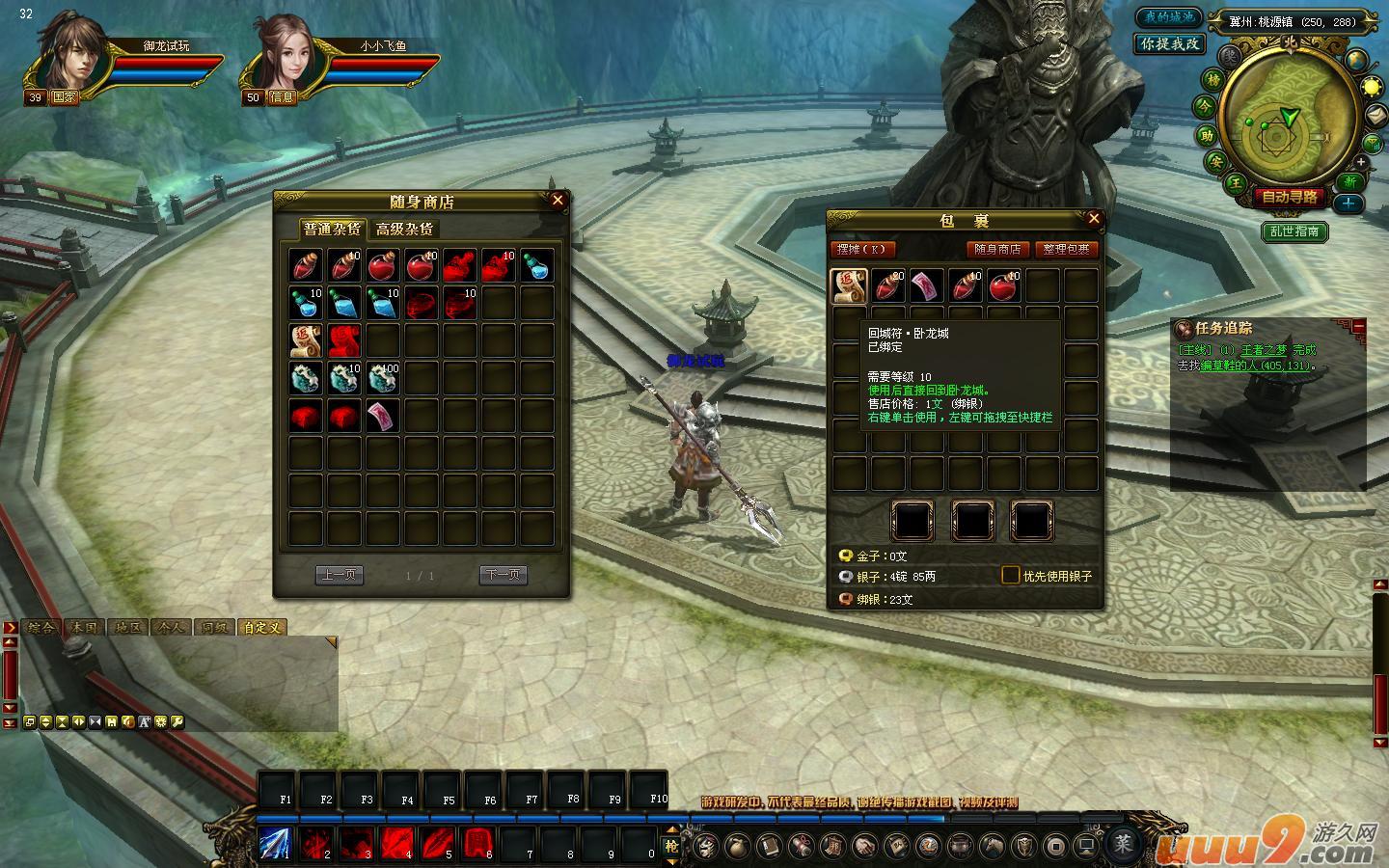Click the 我的城池 button

(x=1168, y=18)
